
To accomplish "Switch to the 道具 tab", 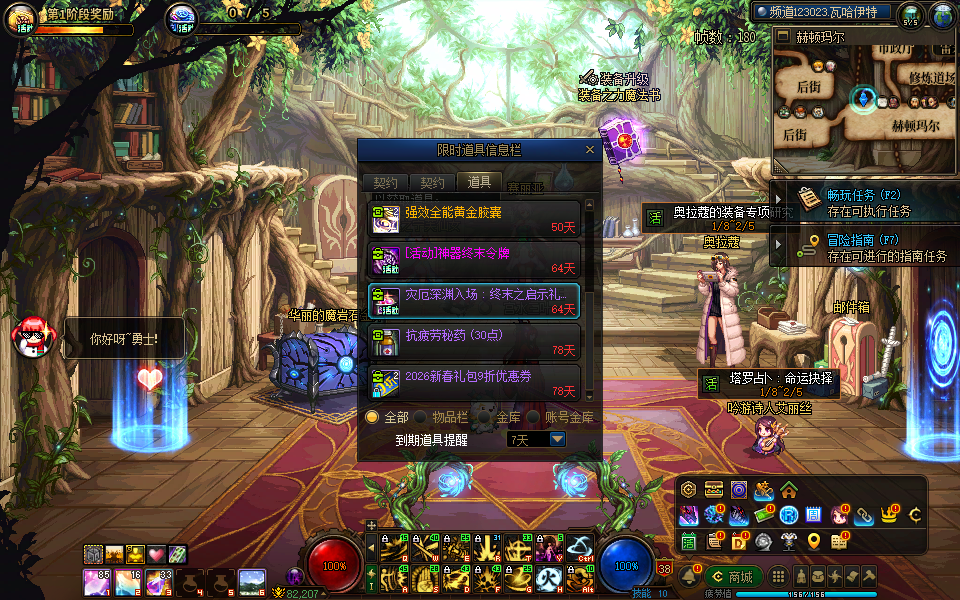I will click(x=479, y=182).
